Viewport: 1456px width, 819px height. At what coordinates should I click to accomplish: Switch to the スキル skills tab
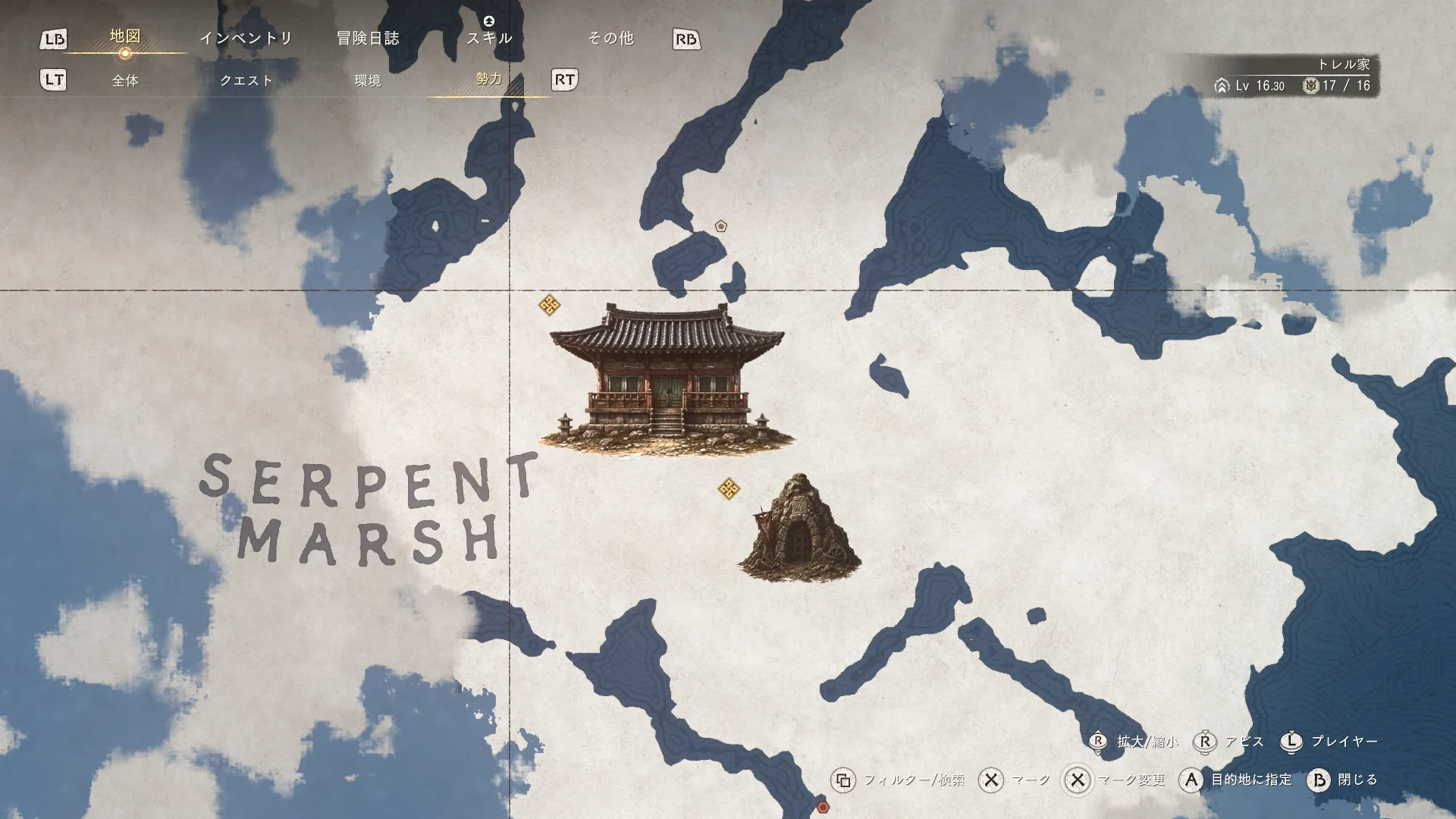point(489,38)
